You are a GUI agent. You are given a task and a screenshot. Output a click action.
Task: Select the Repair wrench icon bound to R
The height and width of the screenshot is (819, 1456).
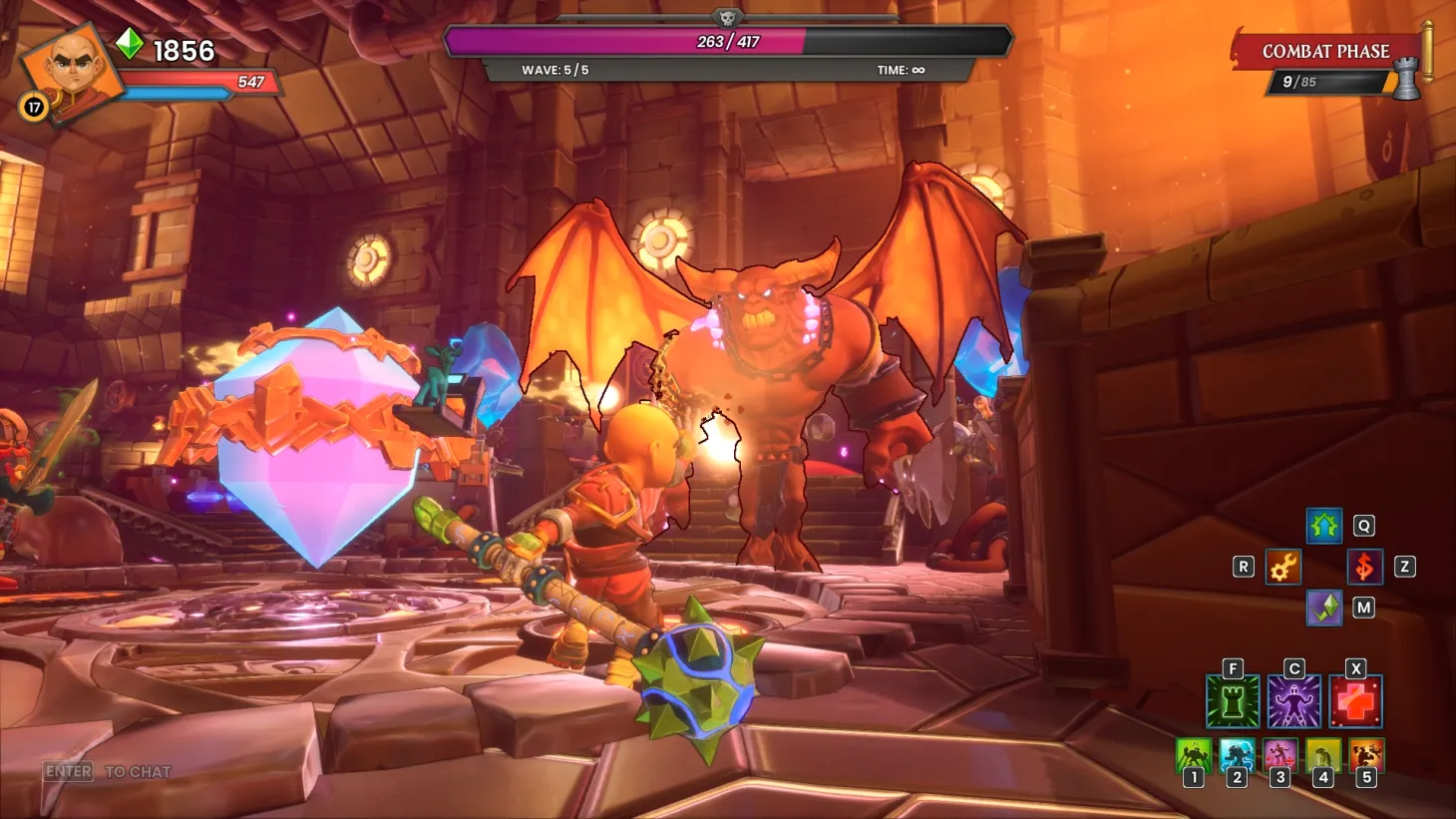[1282, 568]
